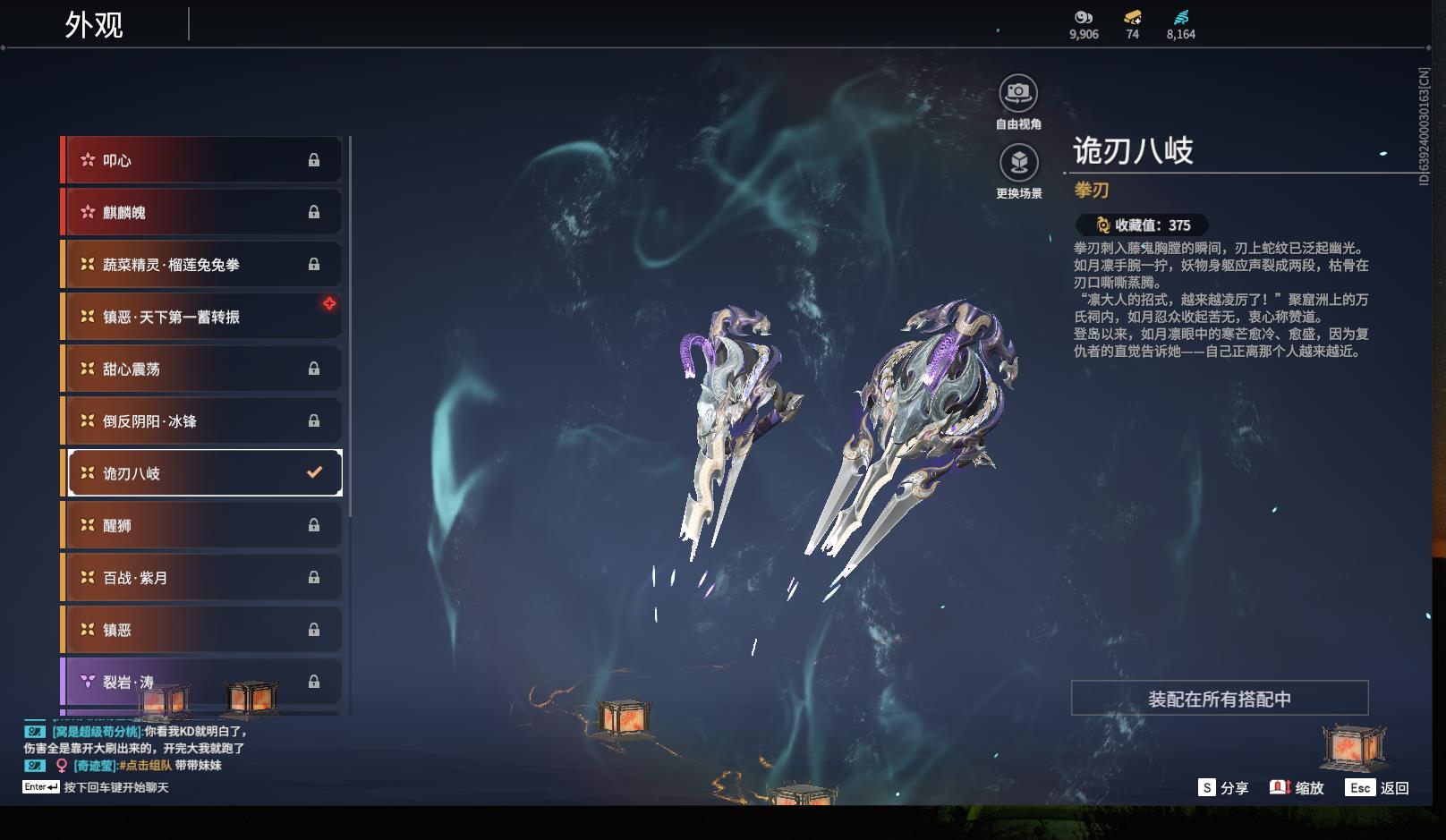Select the 醒狮 skin entry
This screenshot has height=840, width=1446.
[x=201, y=525]
